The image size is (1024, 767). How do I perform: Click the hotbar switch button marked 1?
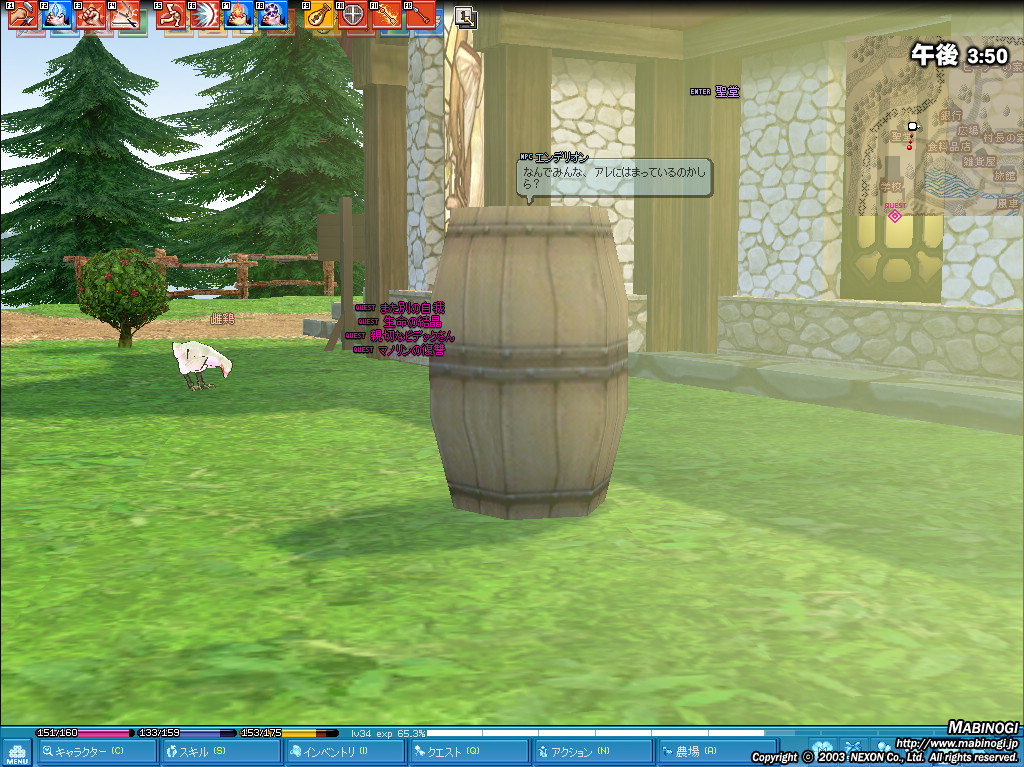[465, 16]
